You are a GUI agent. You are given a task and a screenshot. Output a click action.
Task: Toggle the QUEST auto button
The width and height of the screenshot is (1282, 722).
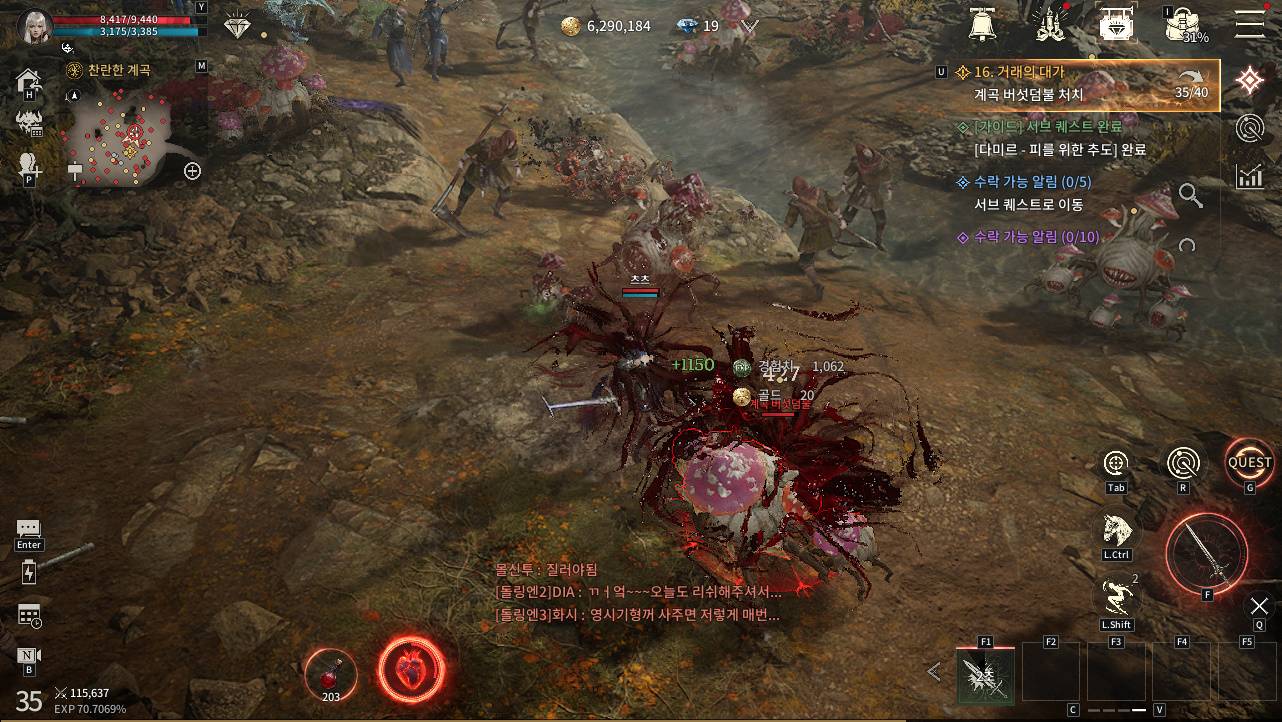1249,463
